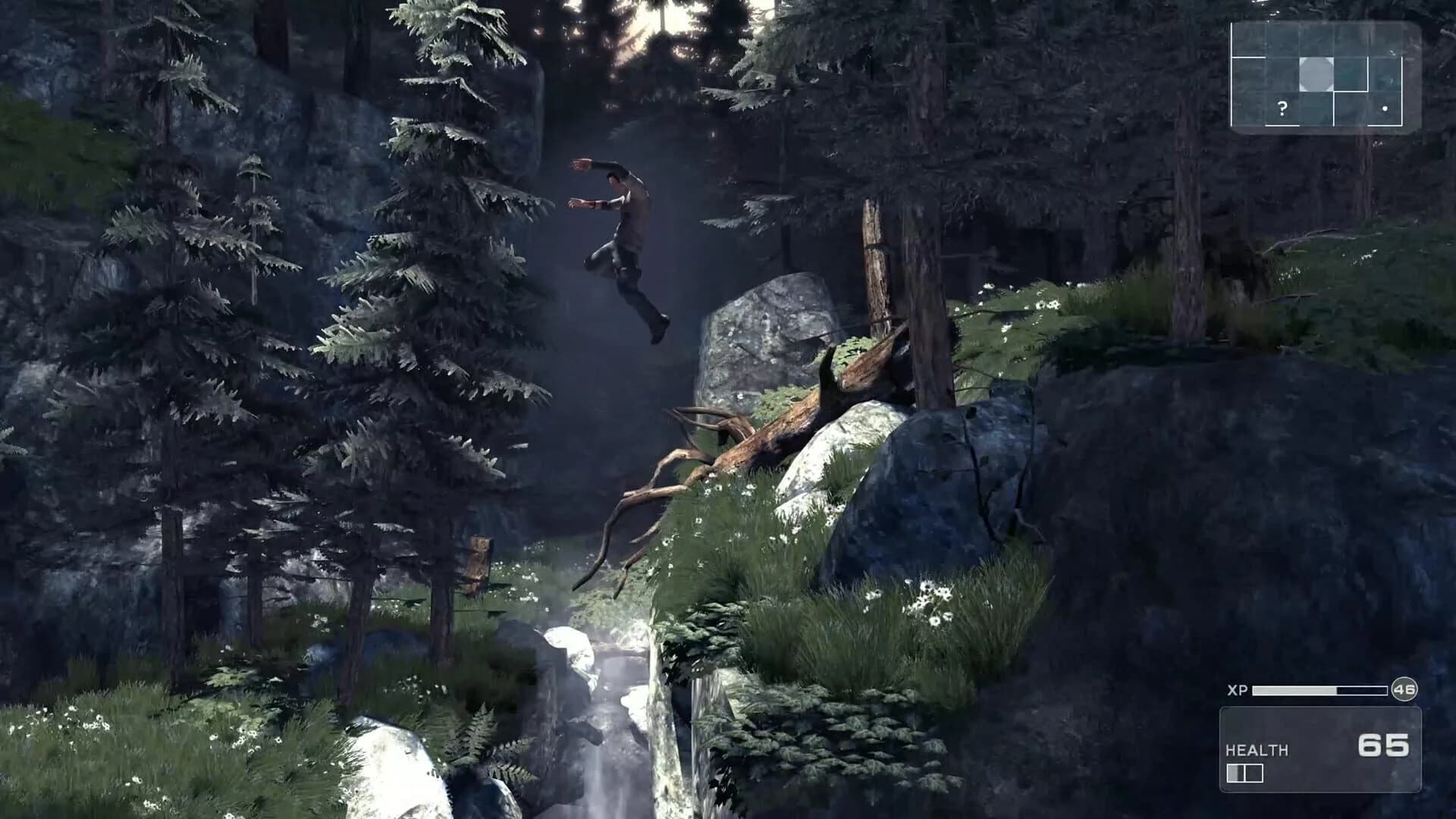
Task: Click the empty health pip square
Action: click(x=1254, y=773)
